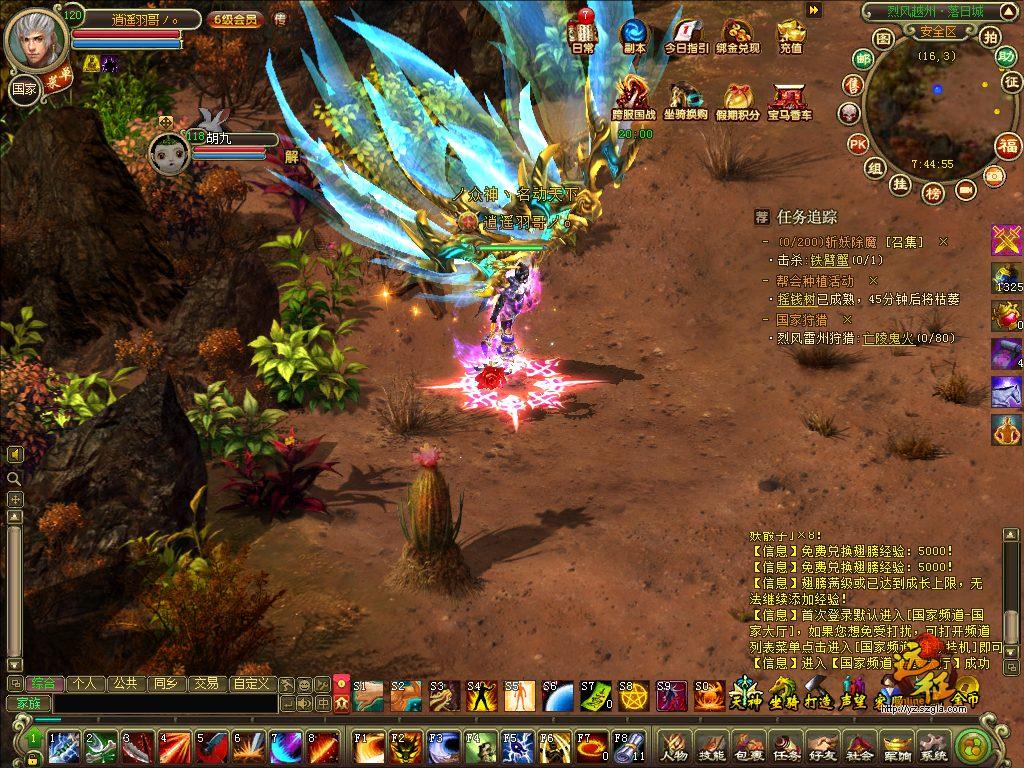Open the 人物 character panel

click(x=674, y=743)
